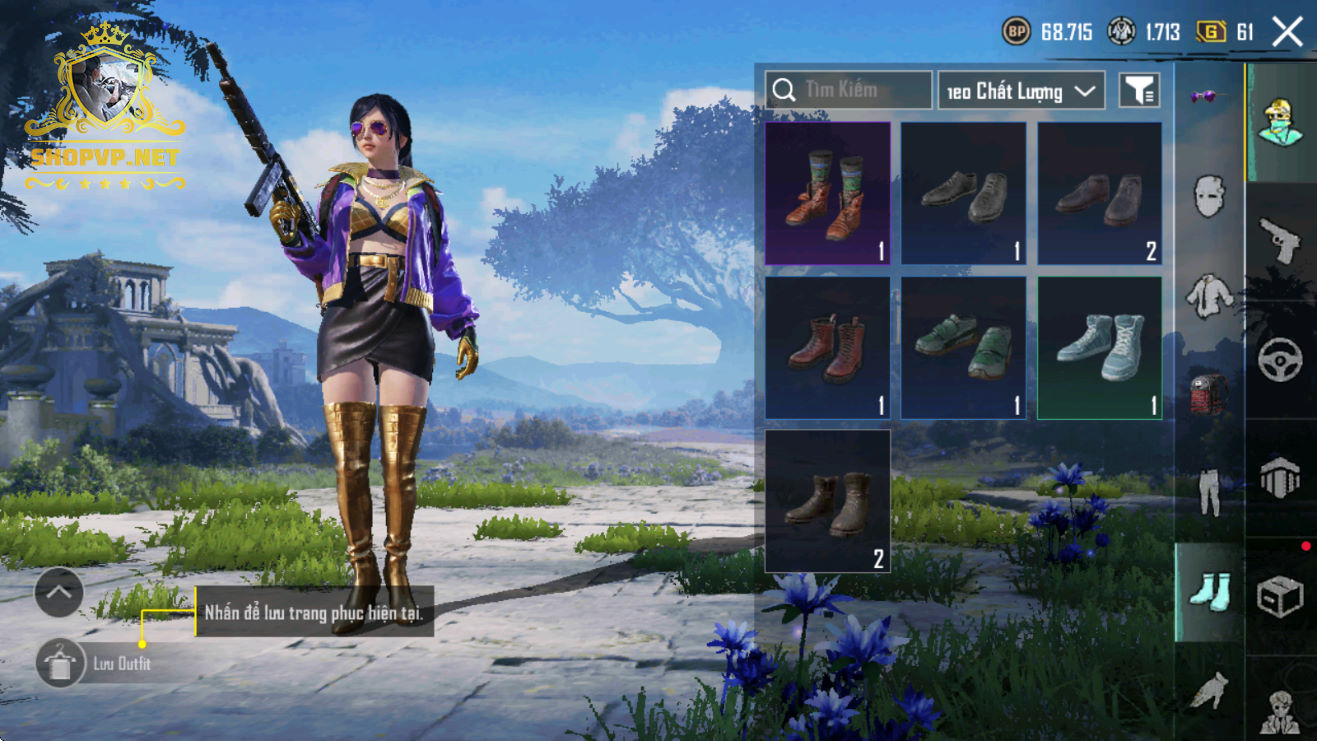Switch to the backpack category
This screenshot has width=1317, height=741.
[x=1210, y=392]
